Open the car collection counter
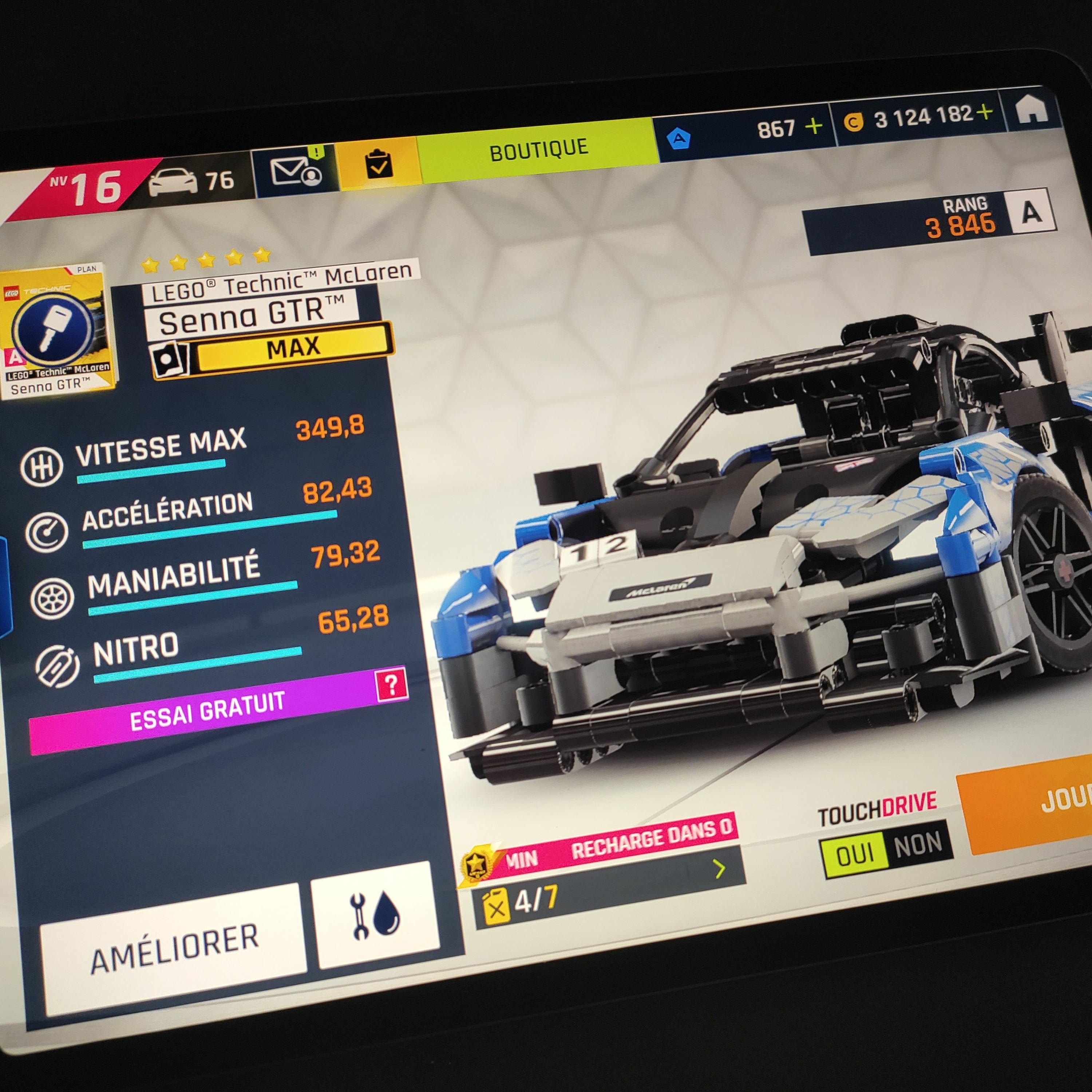1092x1092 pixels. pyautogui.click(x=192, y=181)
